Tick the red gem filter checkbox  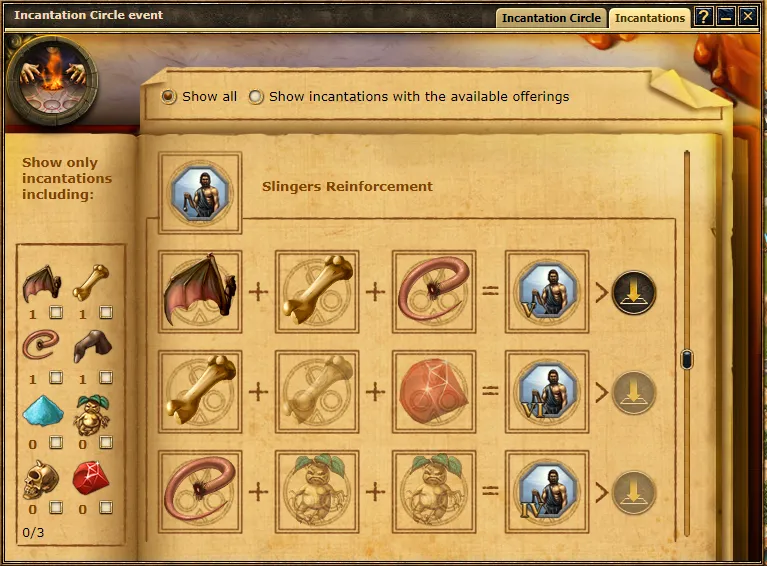(x=106, y=508)
